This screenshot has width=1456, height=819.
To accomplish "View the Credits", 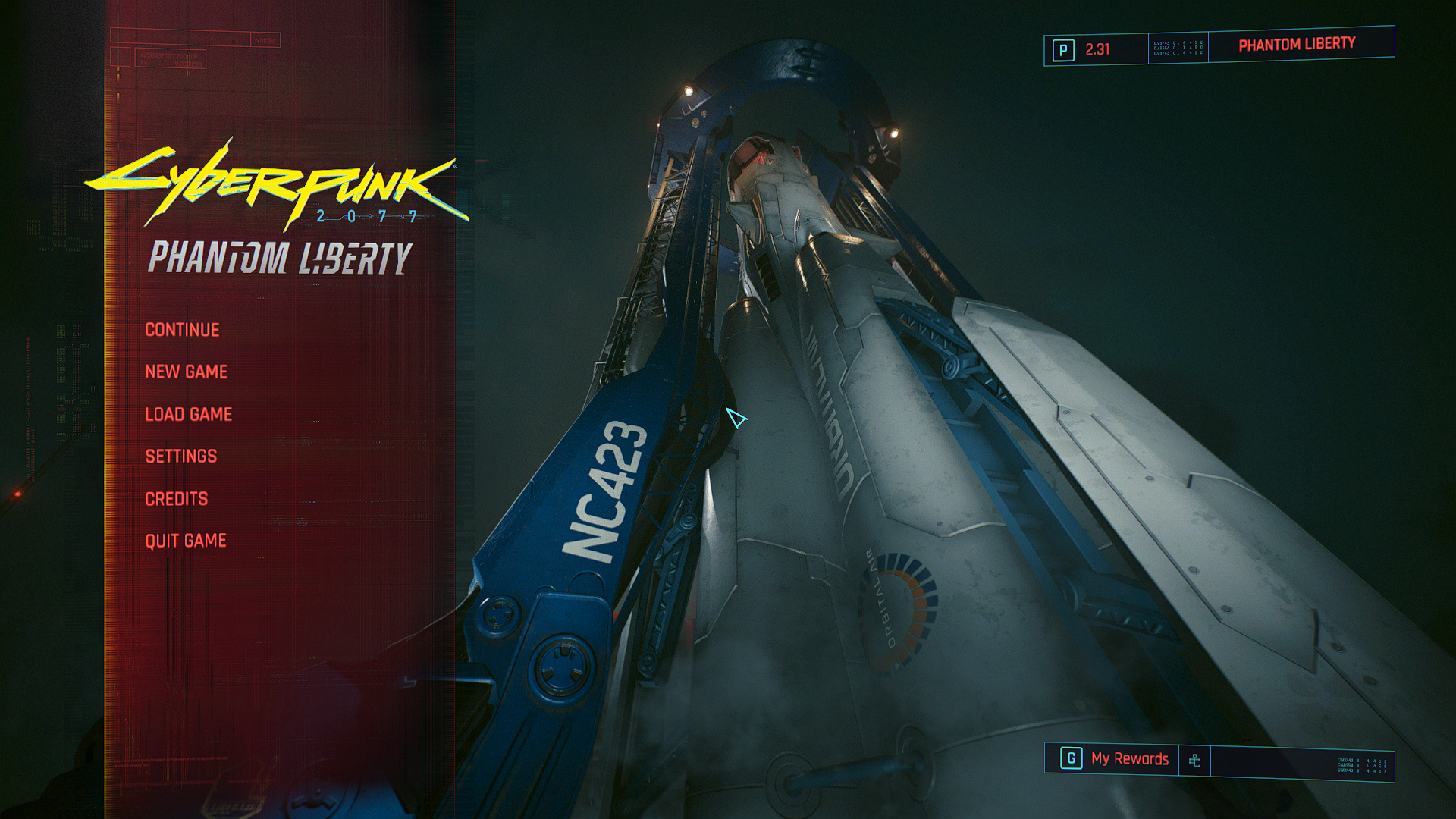I will (x=177, y=499).
